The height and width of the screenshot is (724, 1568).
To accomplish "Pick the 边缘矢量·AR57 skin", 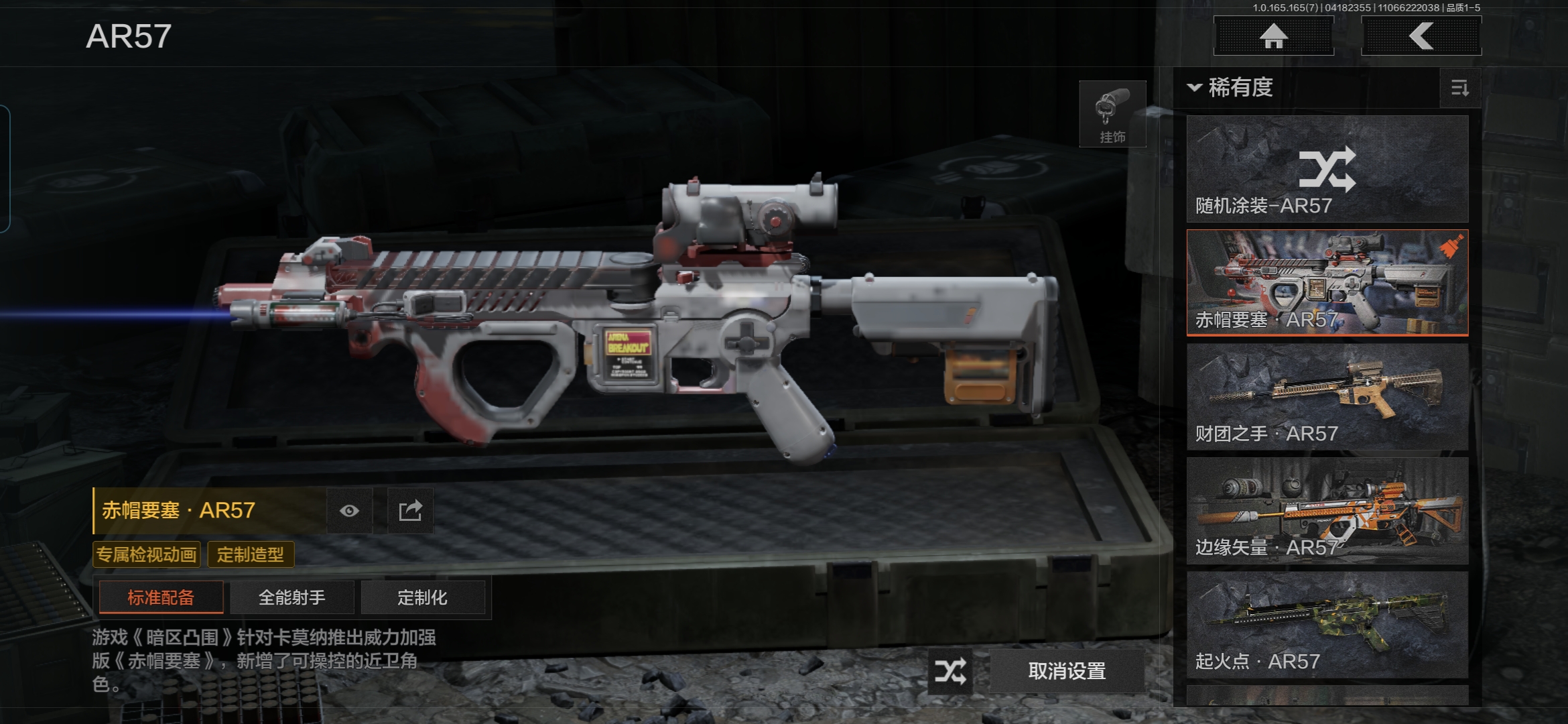I will [x=1327, y=510].
